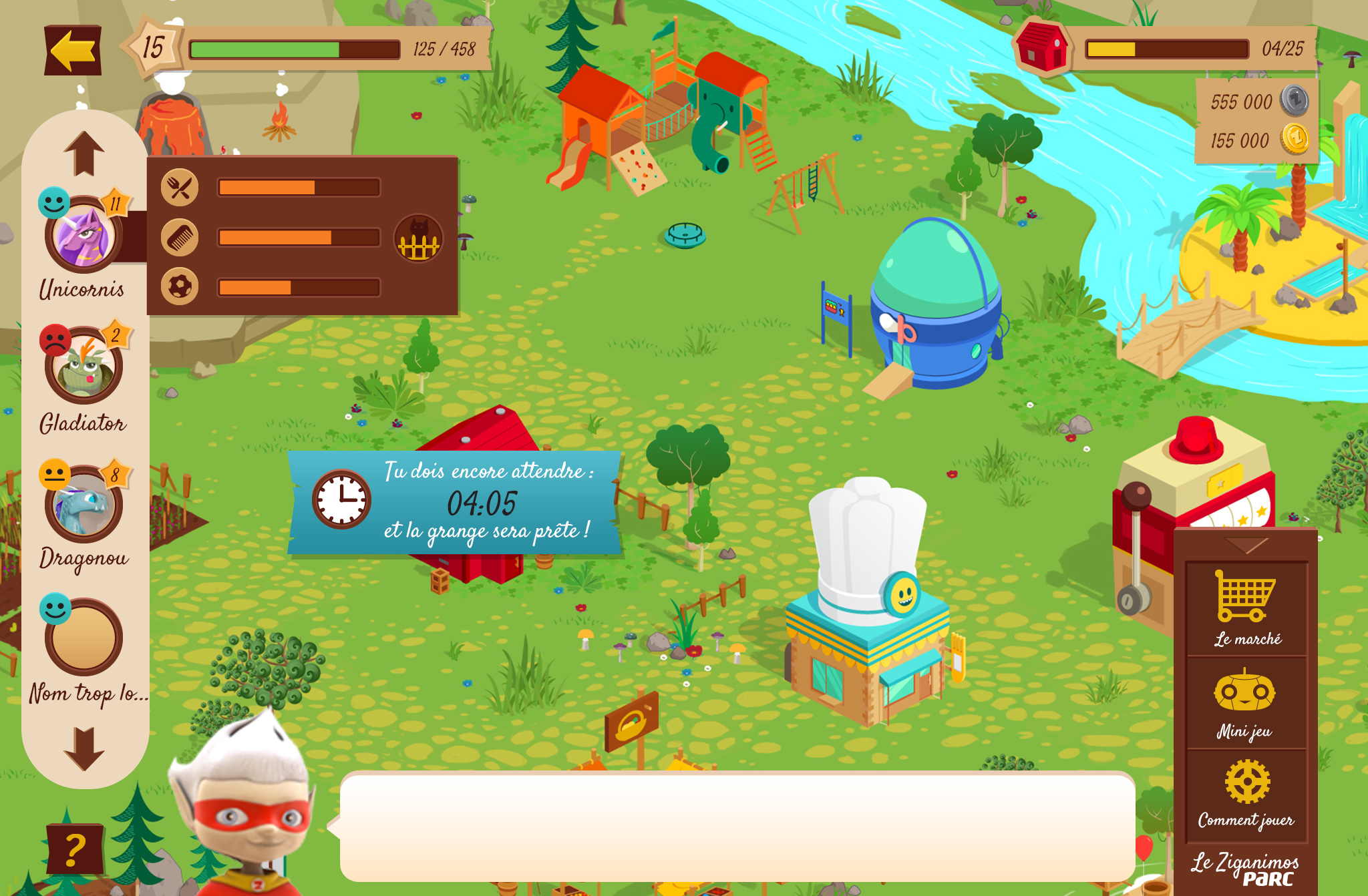Open Le marché shop
This screenshot has width=1368, height=896.
pos(1246,608)
